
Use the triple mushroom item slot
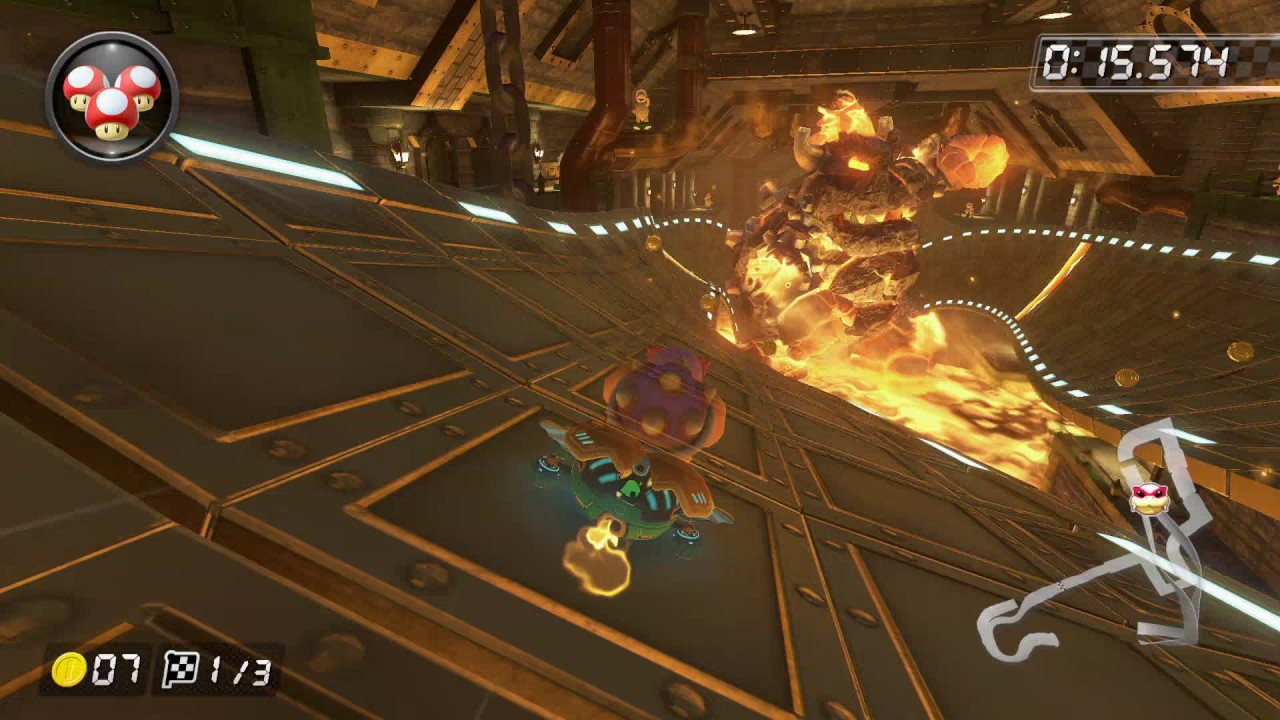[x=111, y=97]
